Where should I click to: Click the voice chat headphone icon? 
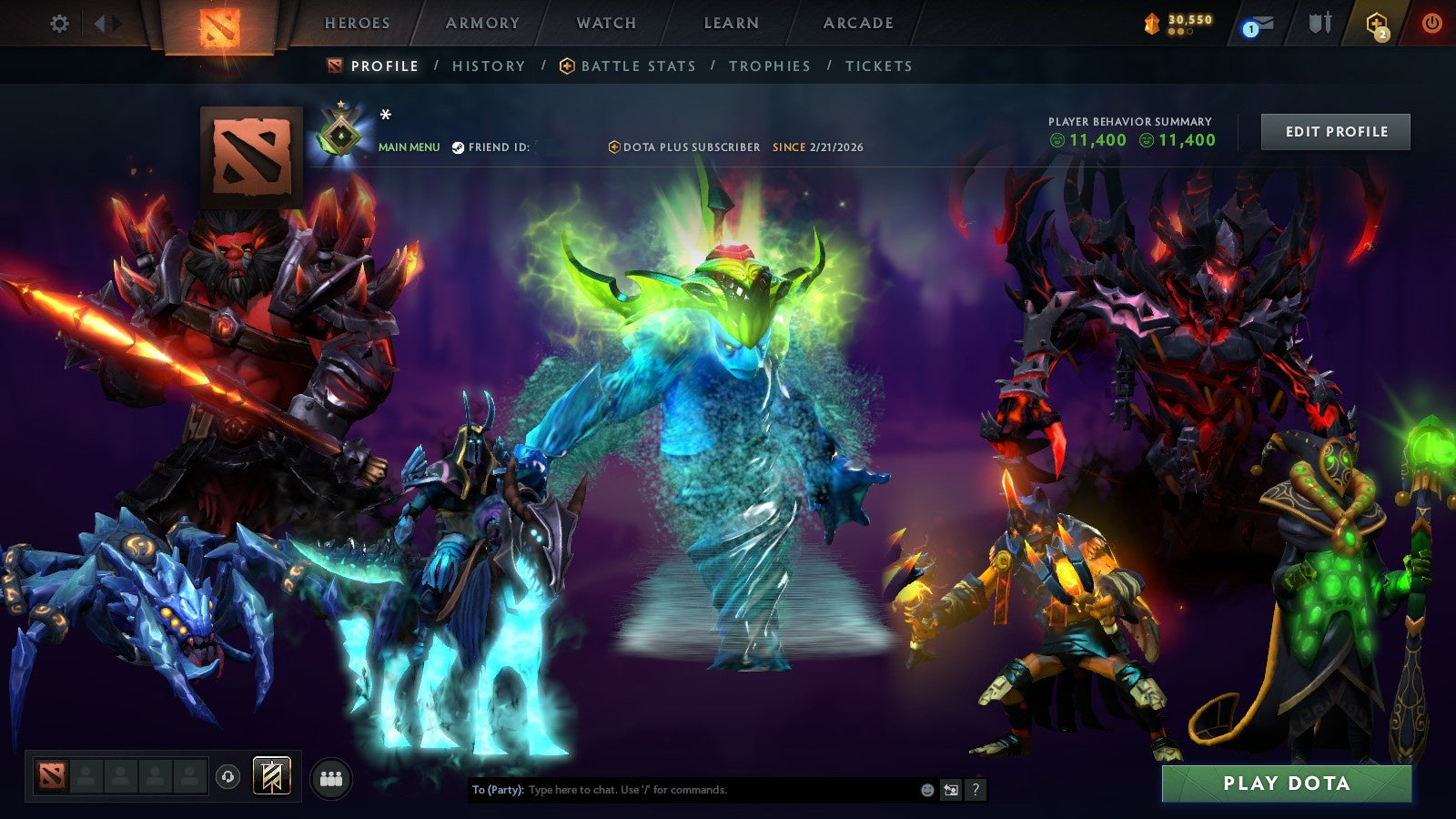227,776
